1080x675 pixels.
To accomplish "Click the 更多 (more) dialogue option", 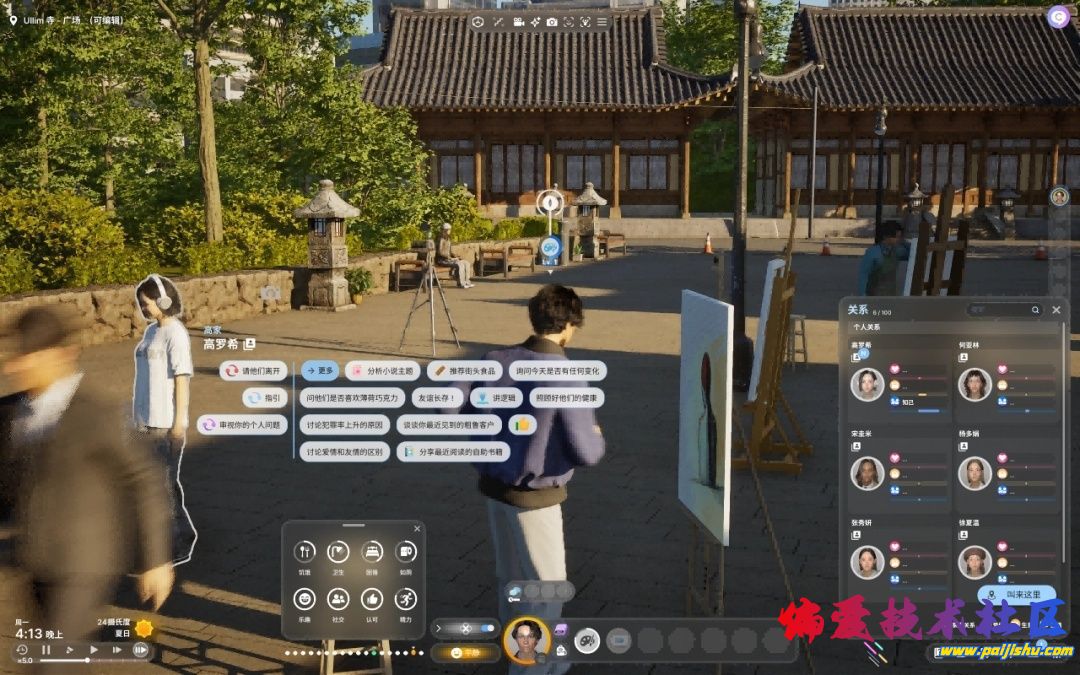I will [x=320, y=371].
